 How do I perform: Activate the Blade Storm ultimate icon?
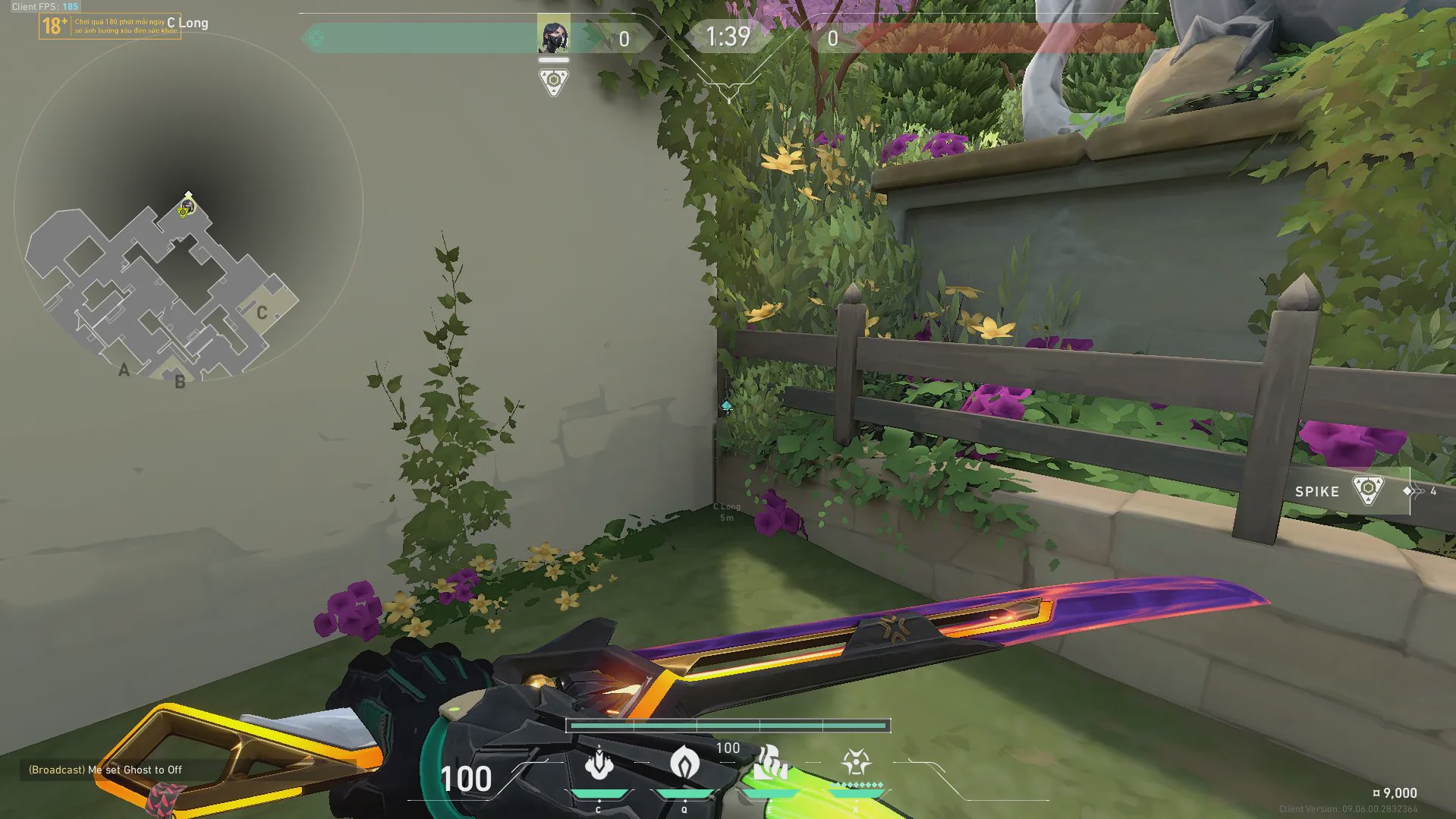856,763
